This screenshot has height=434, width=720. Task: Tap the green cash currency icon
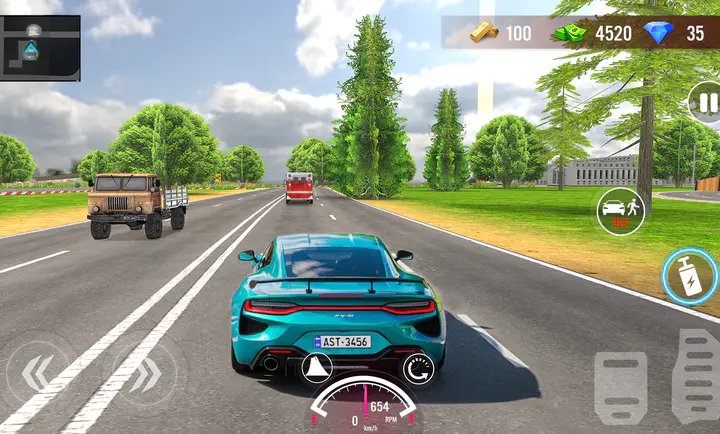(571, 33)
